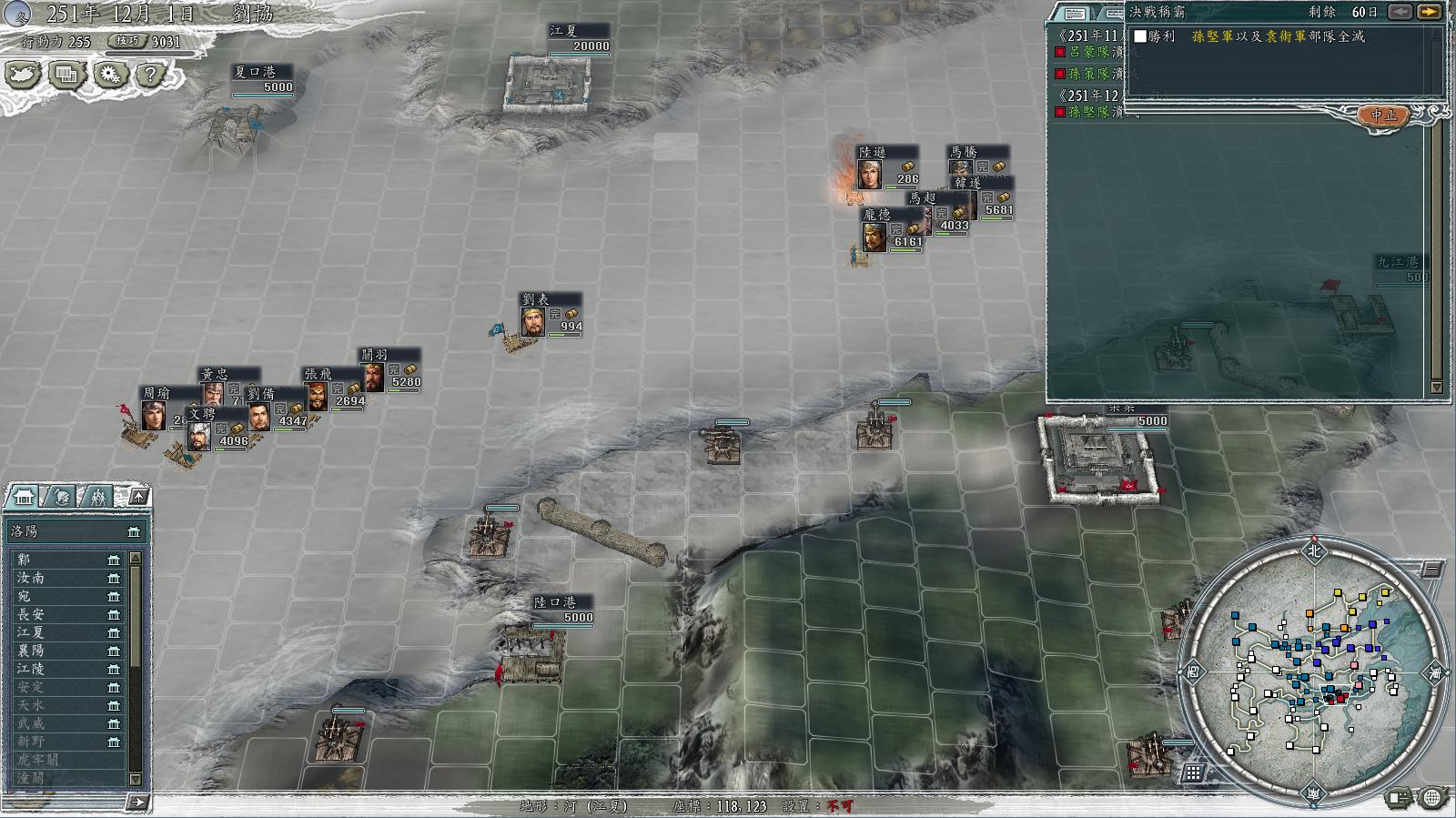
Task: Collapse the city list with the up arrow
Action: 137,496
